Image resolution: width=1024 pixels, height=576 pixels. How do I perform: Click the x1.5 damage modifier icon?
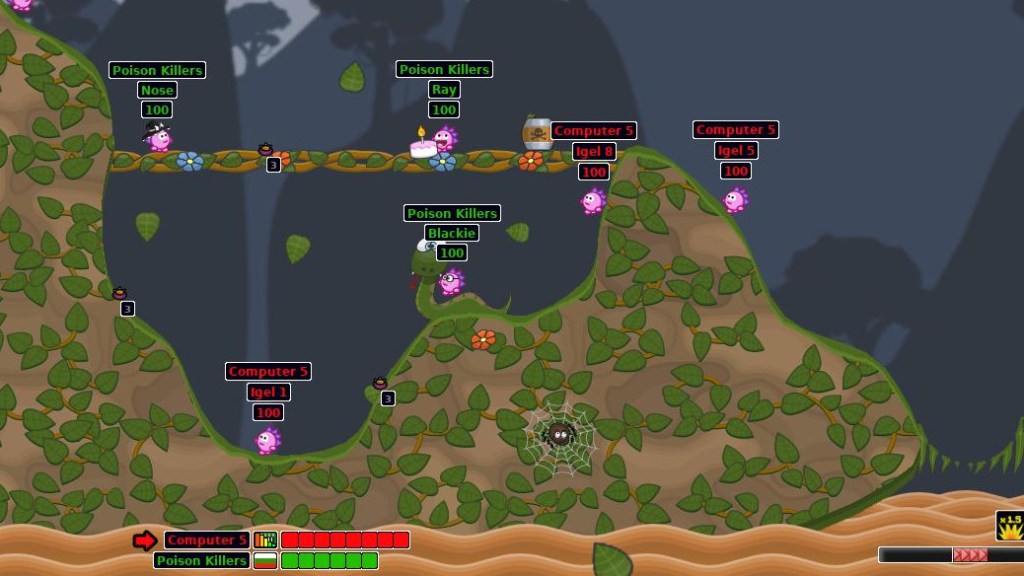pyautogui.click(x=1009, y=526)
